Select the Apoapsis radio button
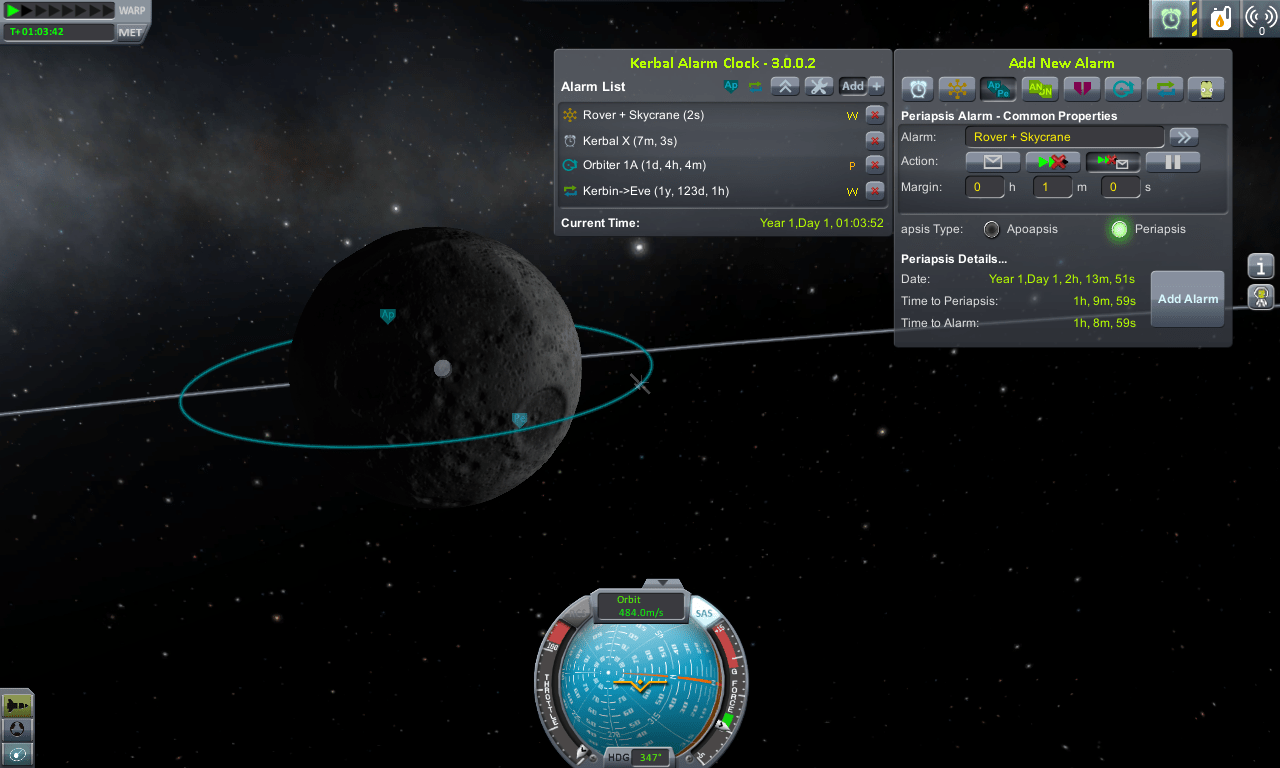Image resolution: width=1280 pixels, height=768 pixels. click(991, 229)
